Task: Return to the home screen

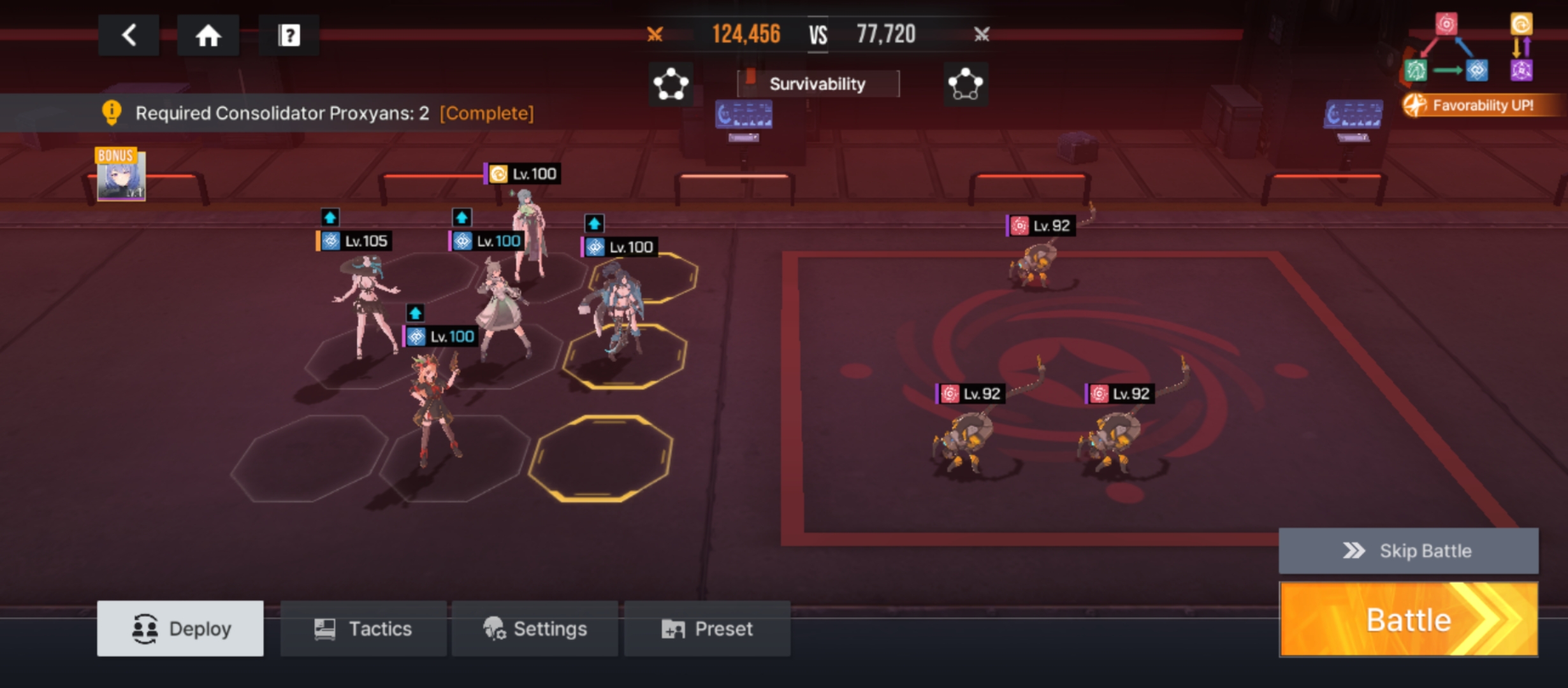Action: pyautogui.click(x=208, y=35)
